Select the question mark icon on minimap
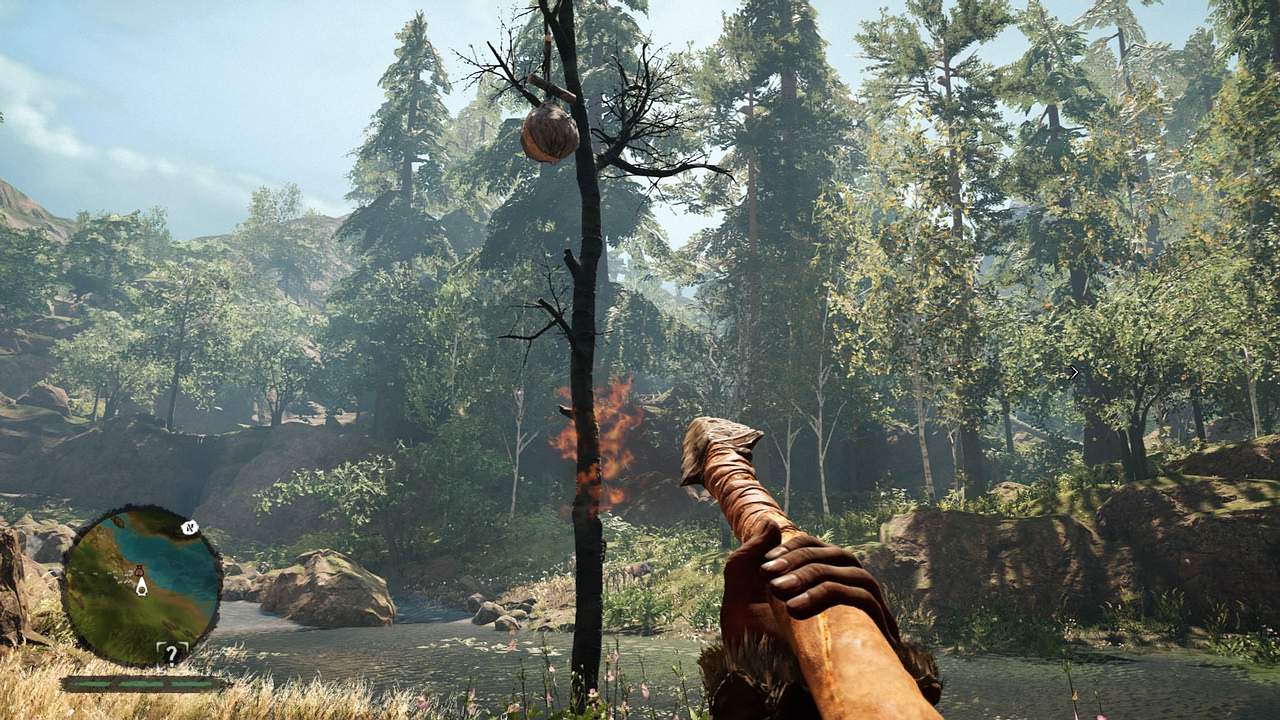1280x720 pixels. tap(171, 654)
